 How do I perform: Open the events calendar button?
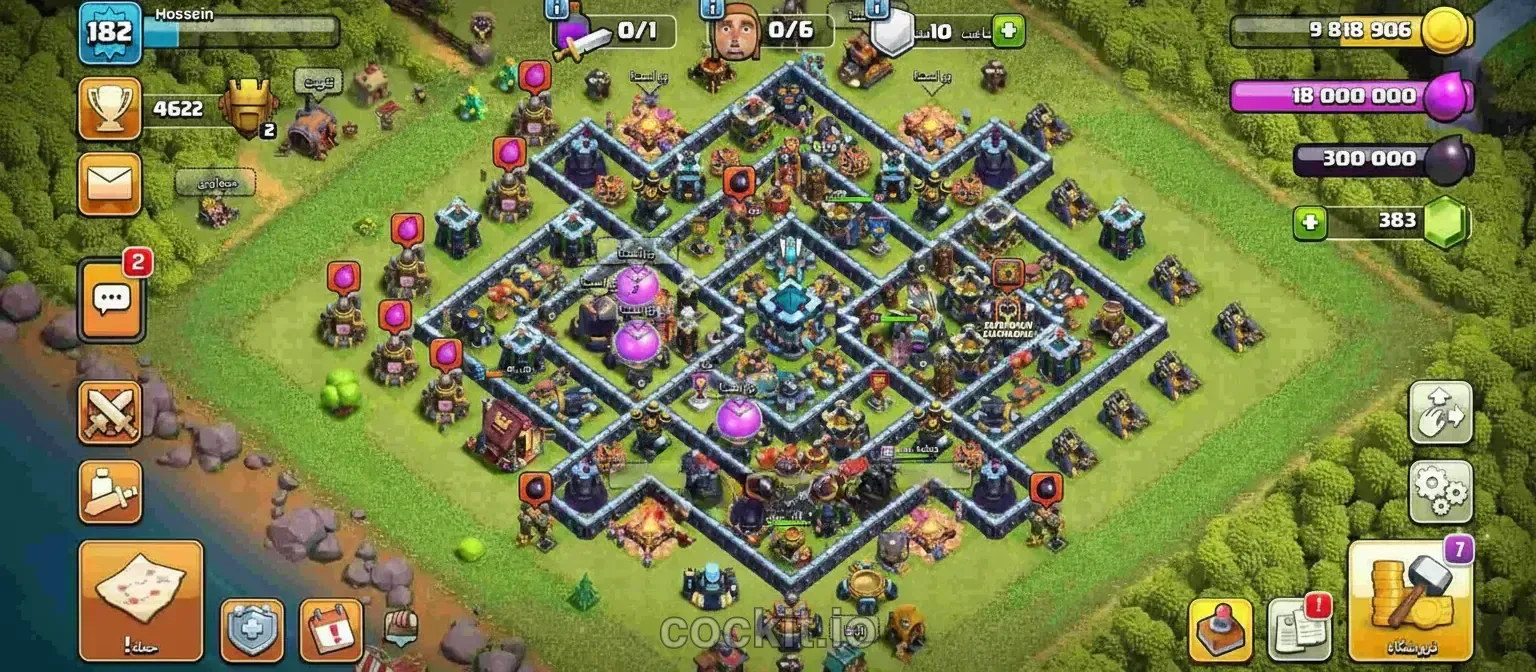(331, 630)
